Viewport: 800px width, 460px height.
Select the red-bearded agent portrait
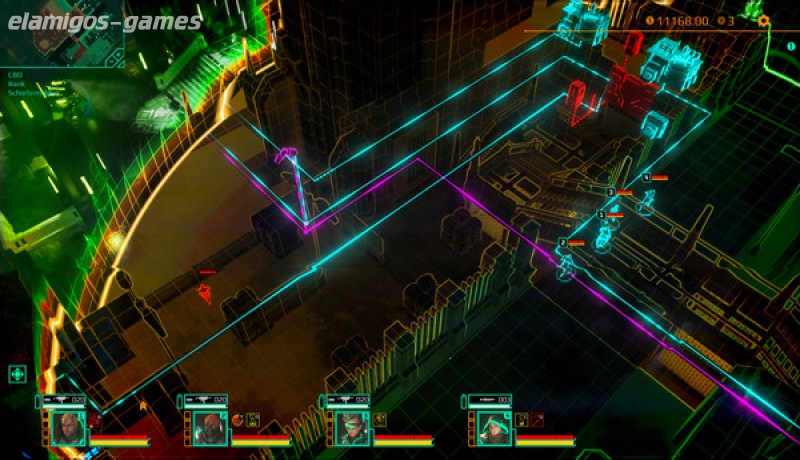pyautogui.click(x=208, y=428)
